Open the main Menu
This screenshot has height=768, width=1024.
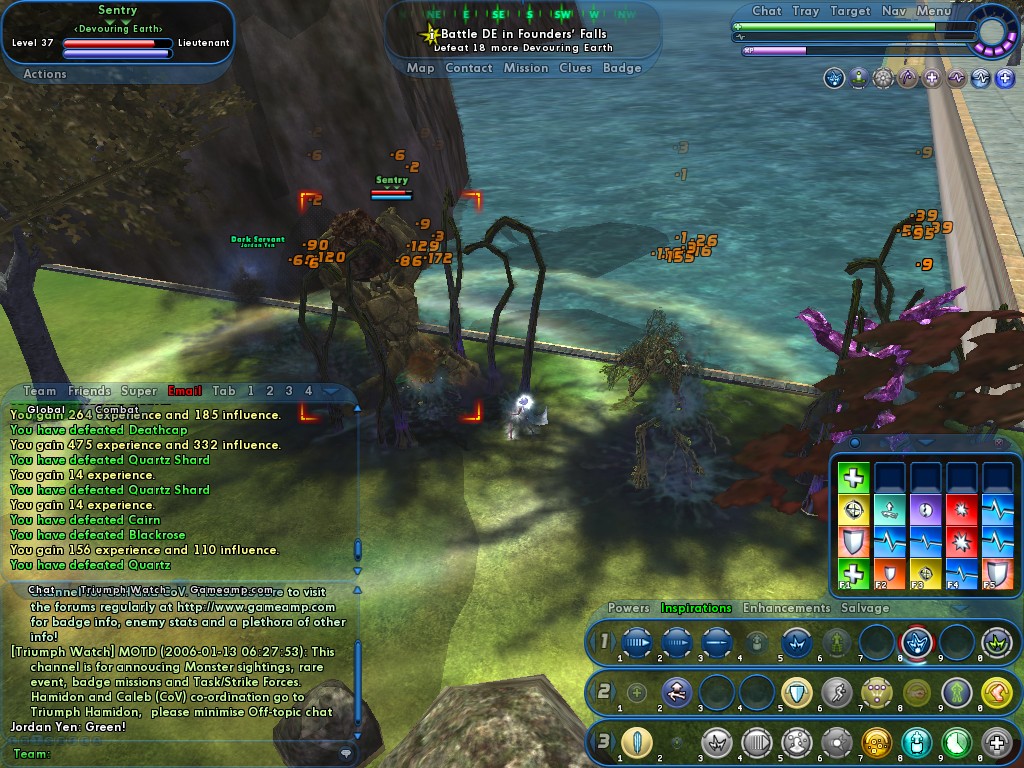point(934,11)
